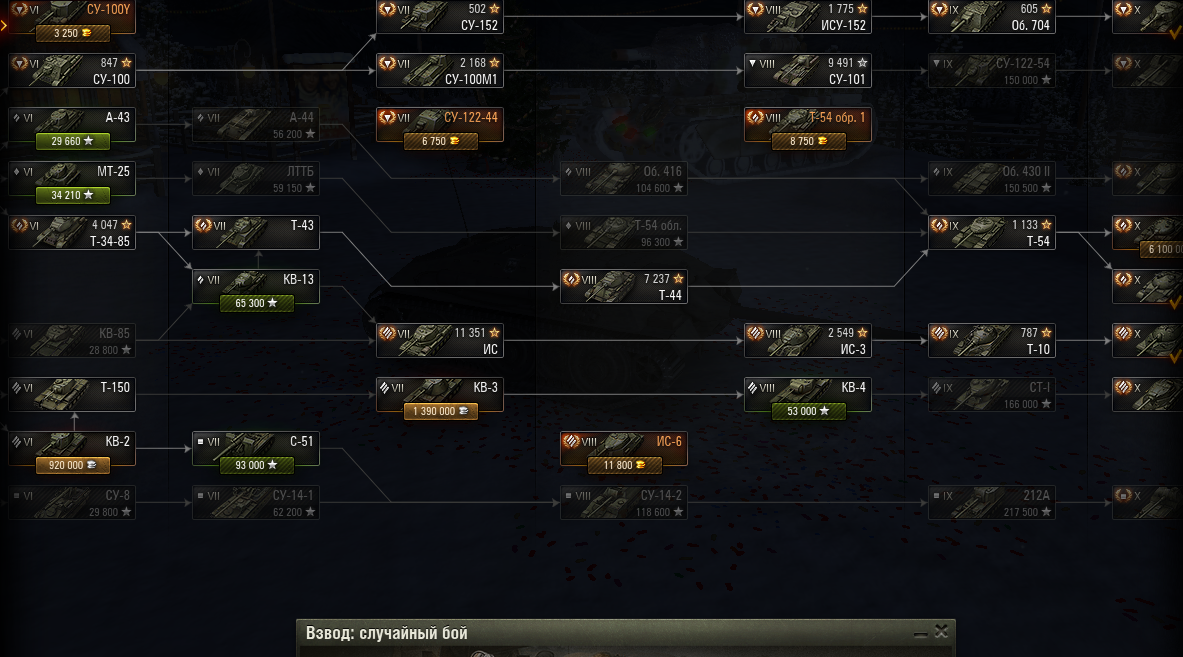Research the С-51 artillery
Viewport: 1183px width, 657px height.
point(256,465)
